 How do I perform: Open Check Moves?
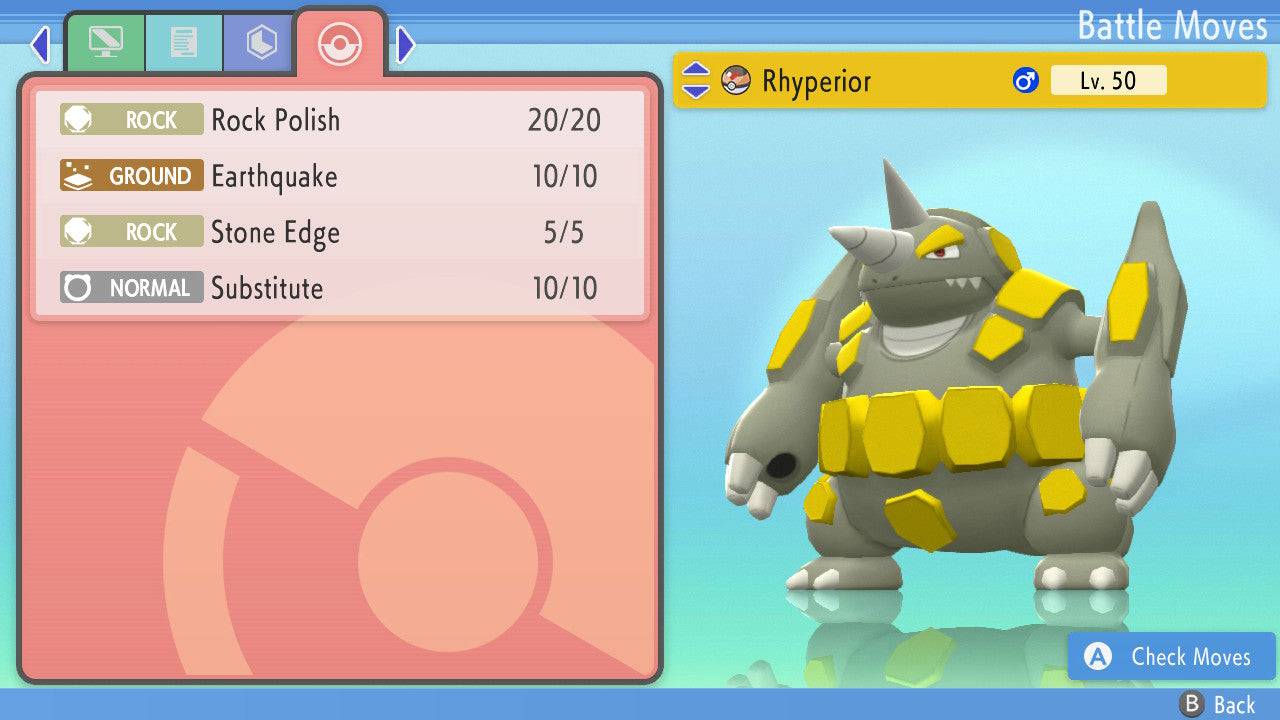(x=1172, y=657)
